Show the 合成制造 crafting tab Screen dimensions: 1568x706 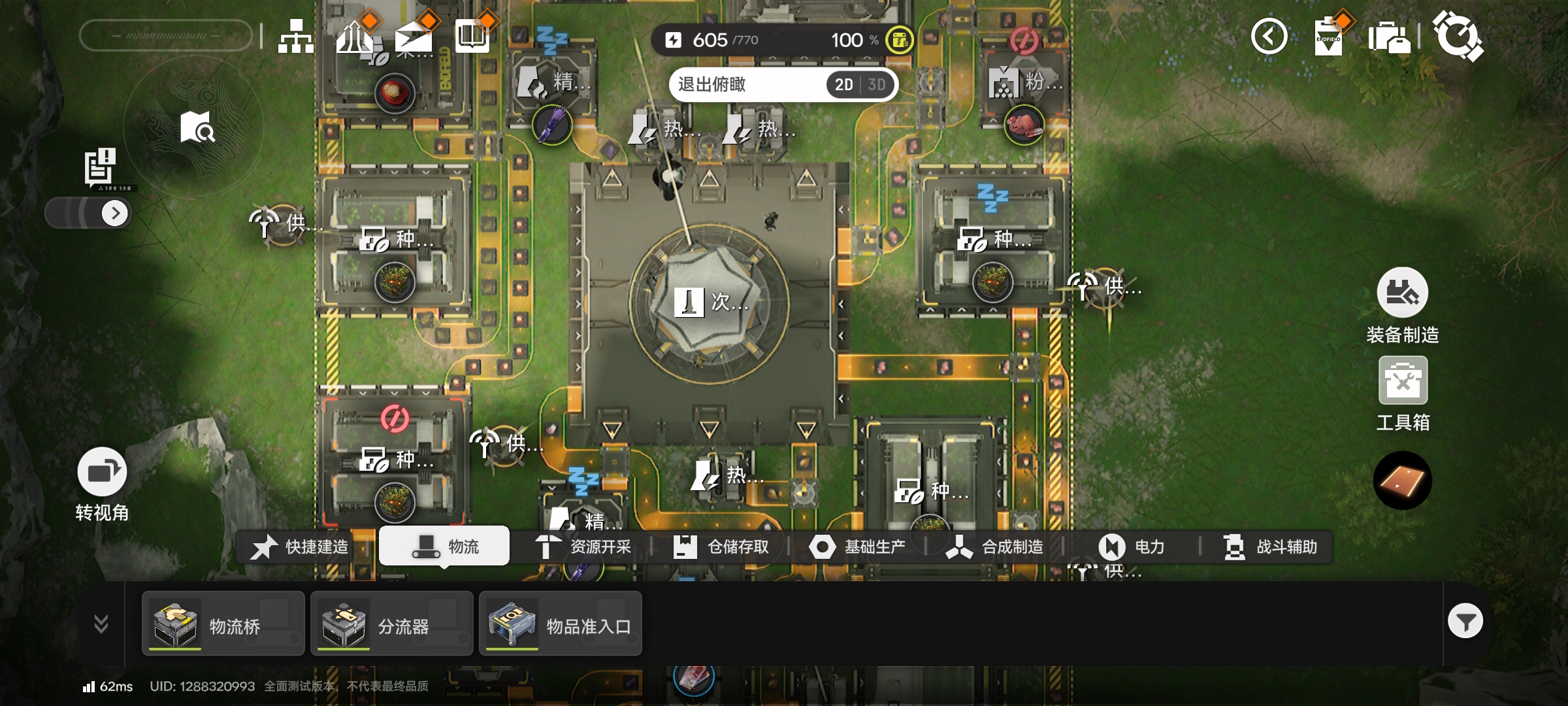click(995, 547)
